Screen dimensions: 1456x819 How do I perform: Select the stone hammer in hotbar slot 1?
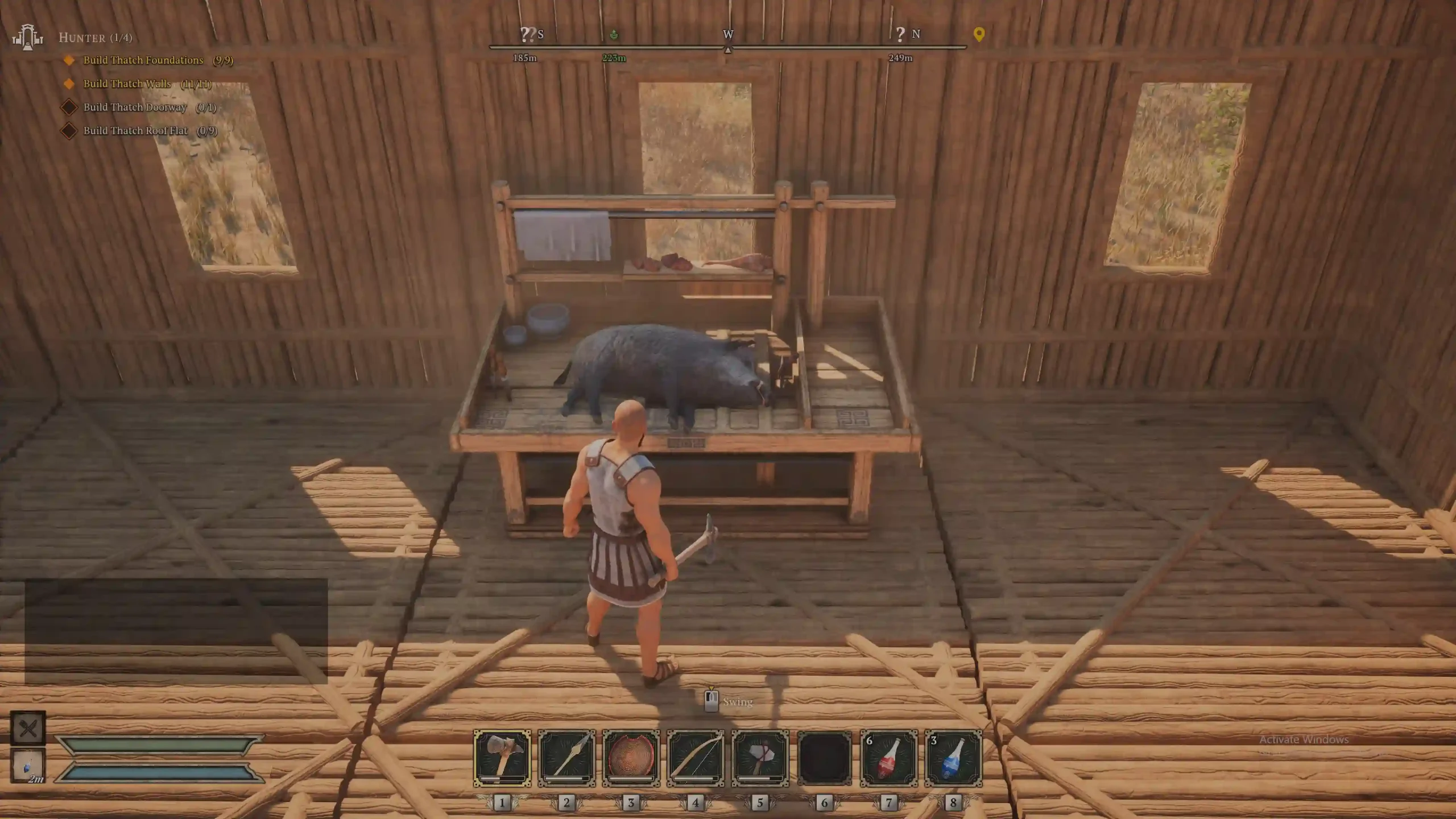tap(502, 758)
